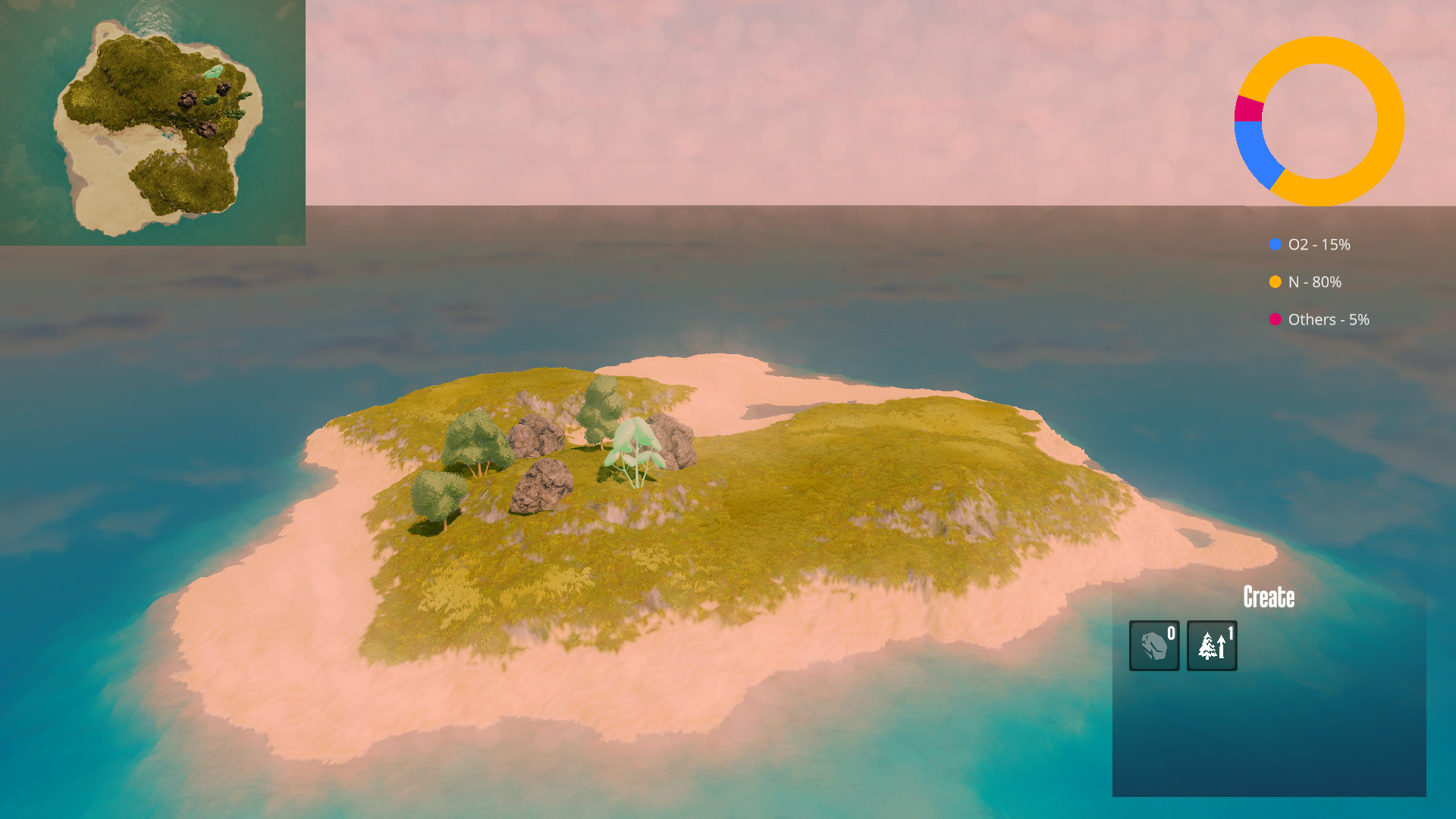Click the "O2 - 15%" label
Viewport: 1456px width, 819px height.
[x=1319, y=245]
